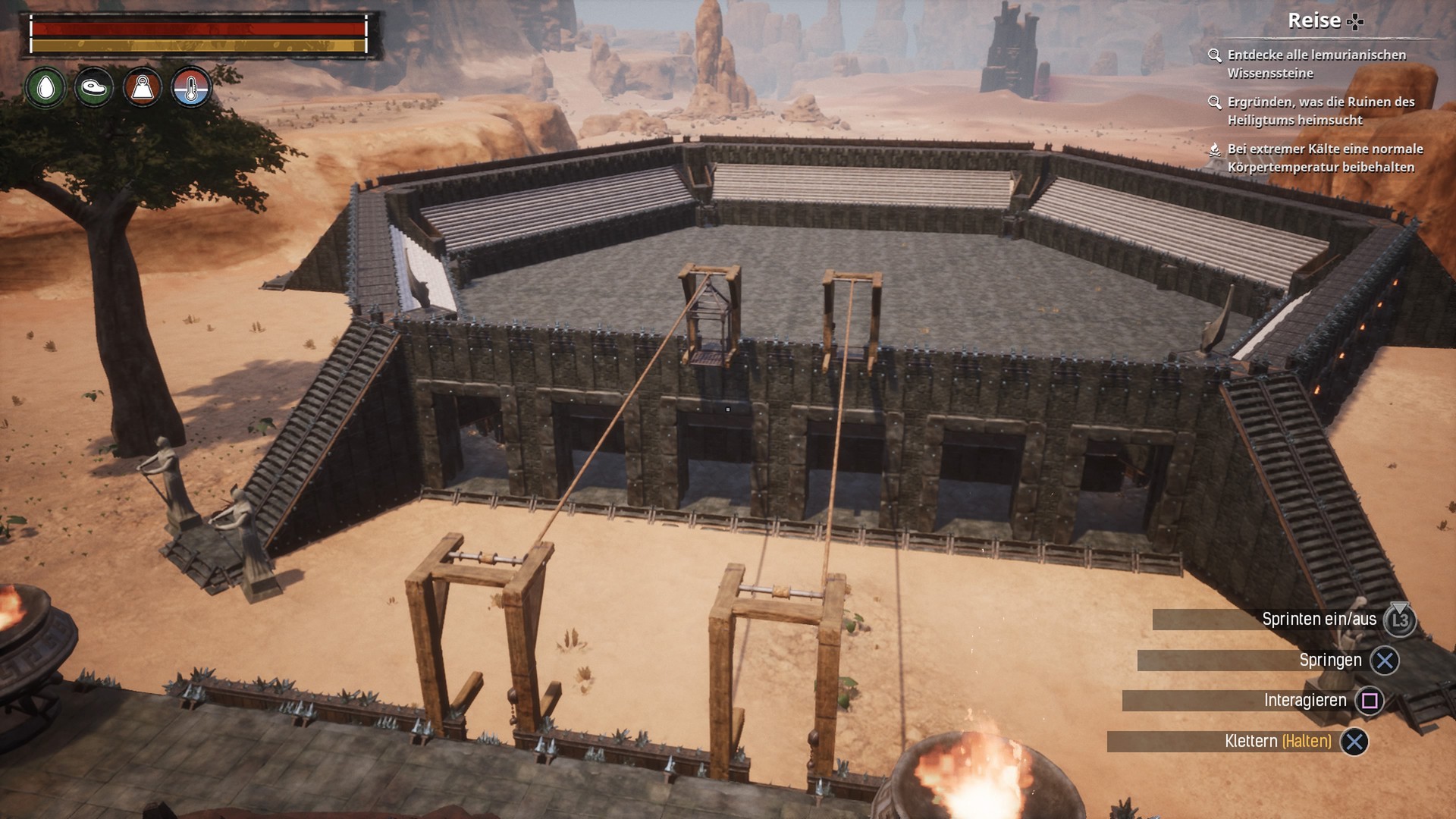This screenshot has width=1456, height=819.
Task: Select the encumbrance weight status icon
Action: coord(143,88)
